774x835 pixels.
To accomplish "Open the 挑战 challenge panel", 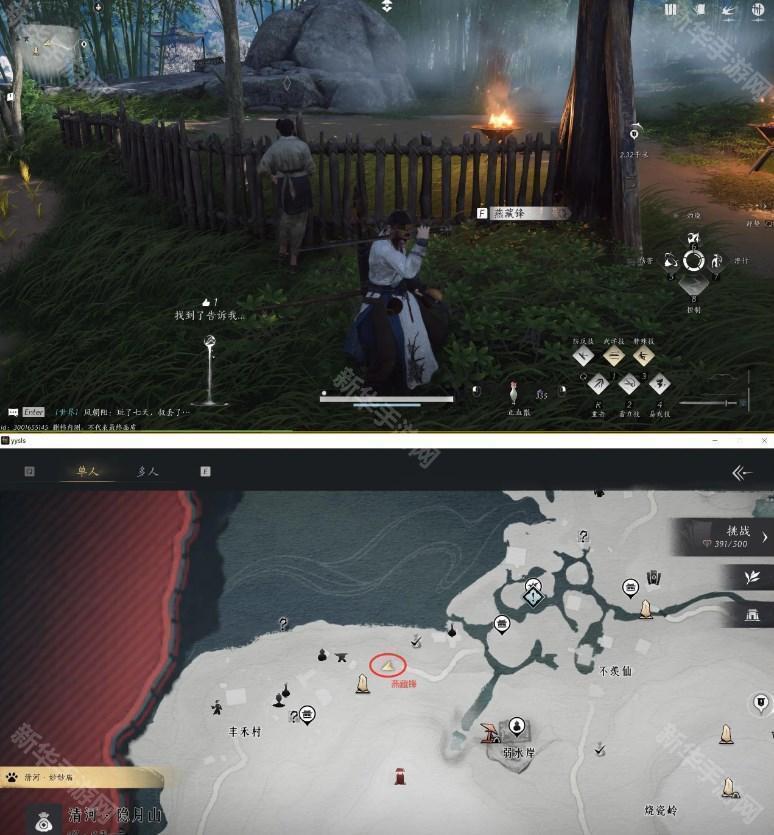I will (x=725, y=538).
